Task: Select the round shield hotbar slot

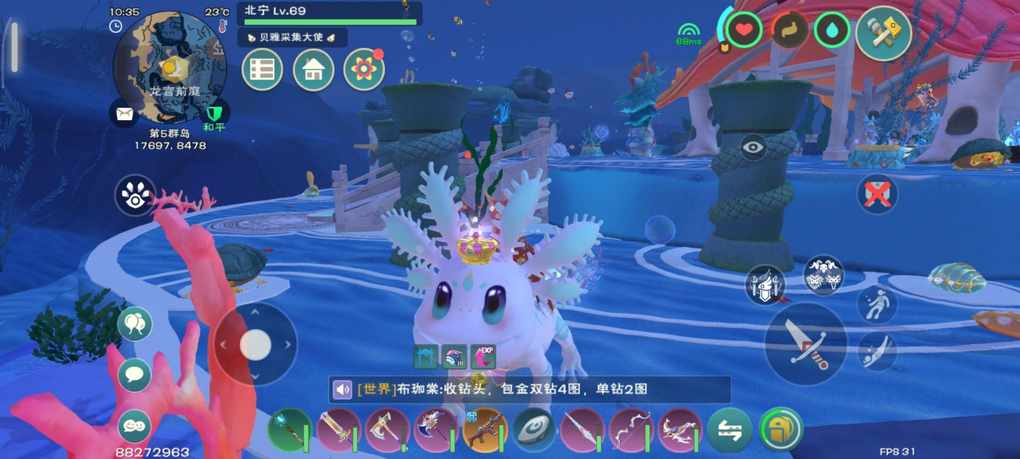Action: 533,430
